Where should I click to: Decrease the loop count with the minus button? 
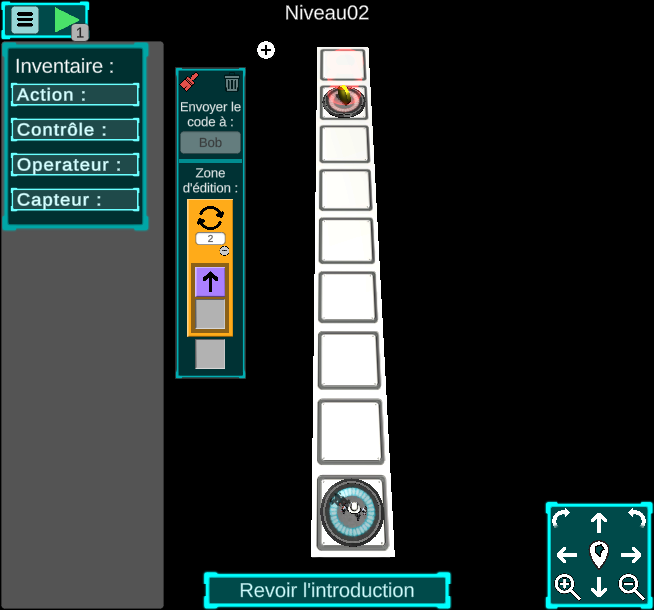225,250
